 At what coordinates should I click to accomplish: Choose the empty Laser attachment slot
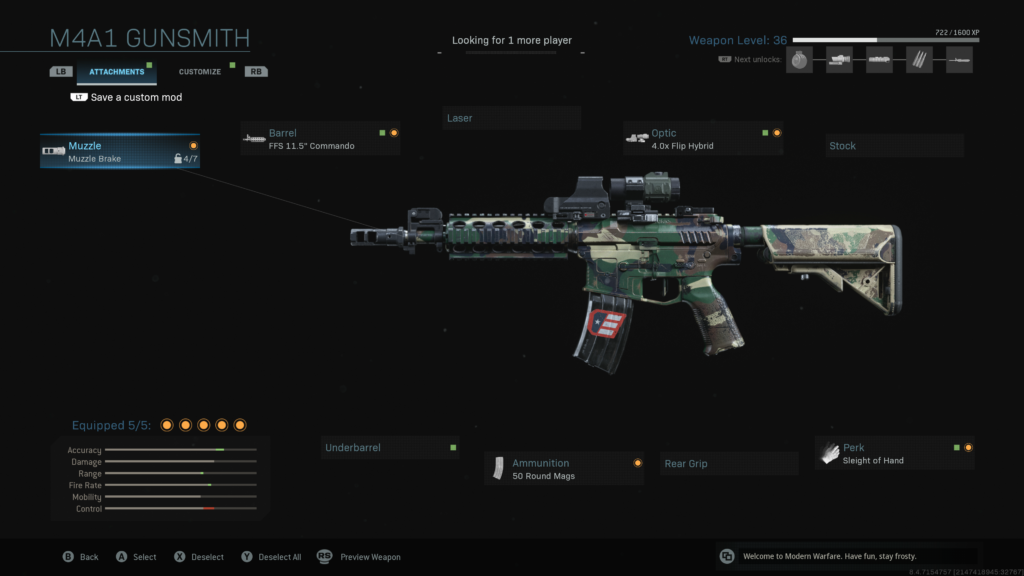coord(511,118)
